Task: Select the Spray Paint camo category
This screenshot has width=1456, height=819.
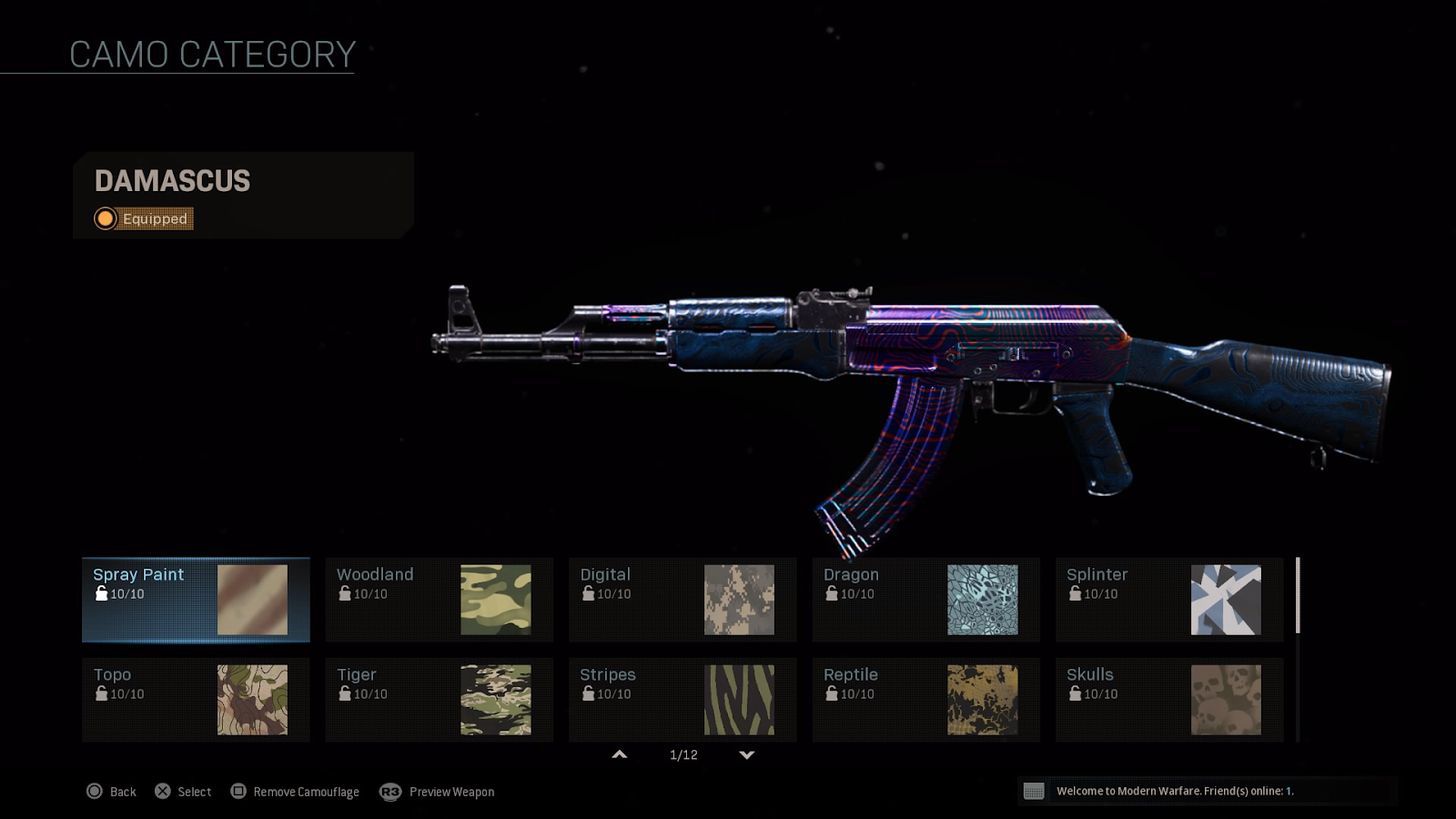Action: (196, 600)
